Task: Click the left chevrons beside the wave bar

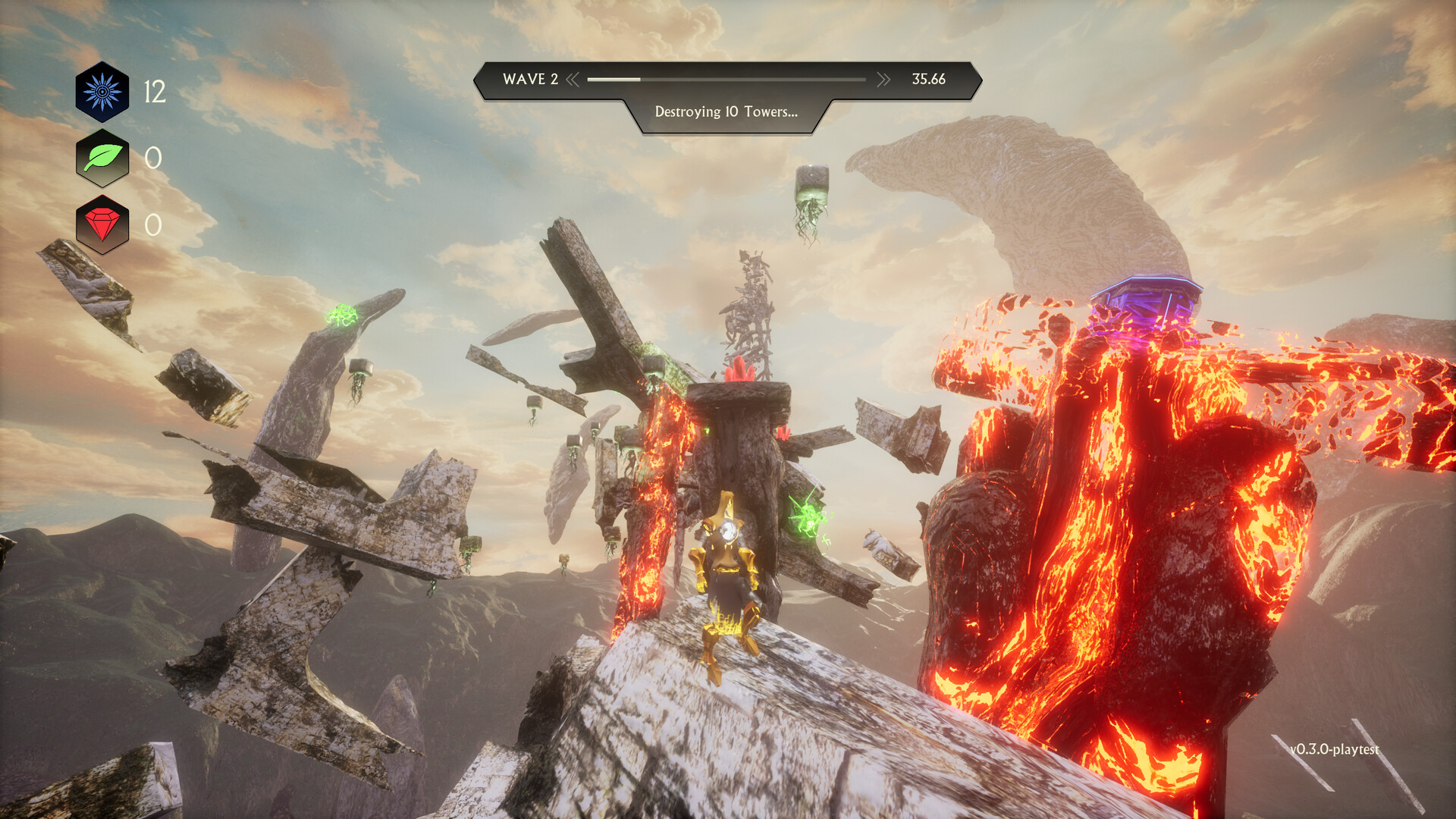Action: pyautogui.click(x=573, y=80)
